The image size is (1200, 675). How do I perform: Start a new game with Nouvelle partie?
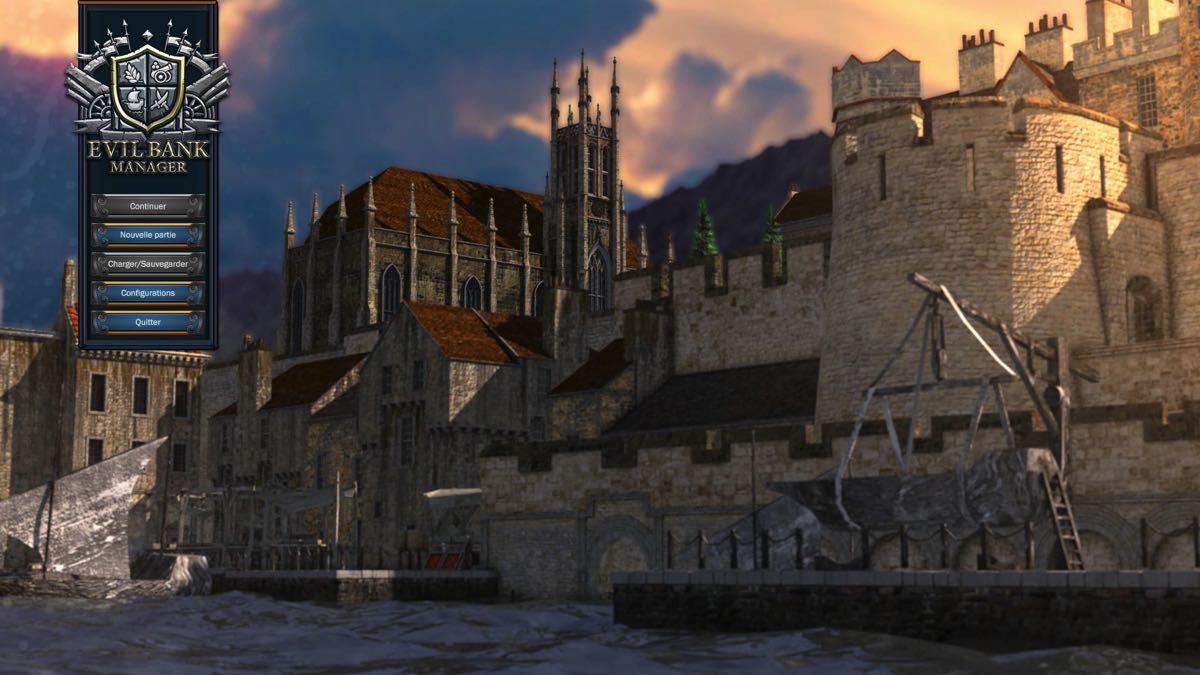click(x=148, y=235)
